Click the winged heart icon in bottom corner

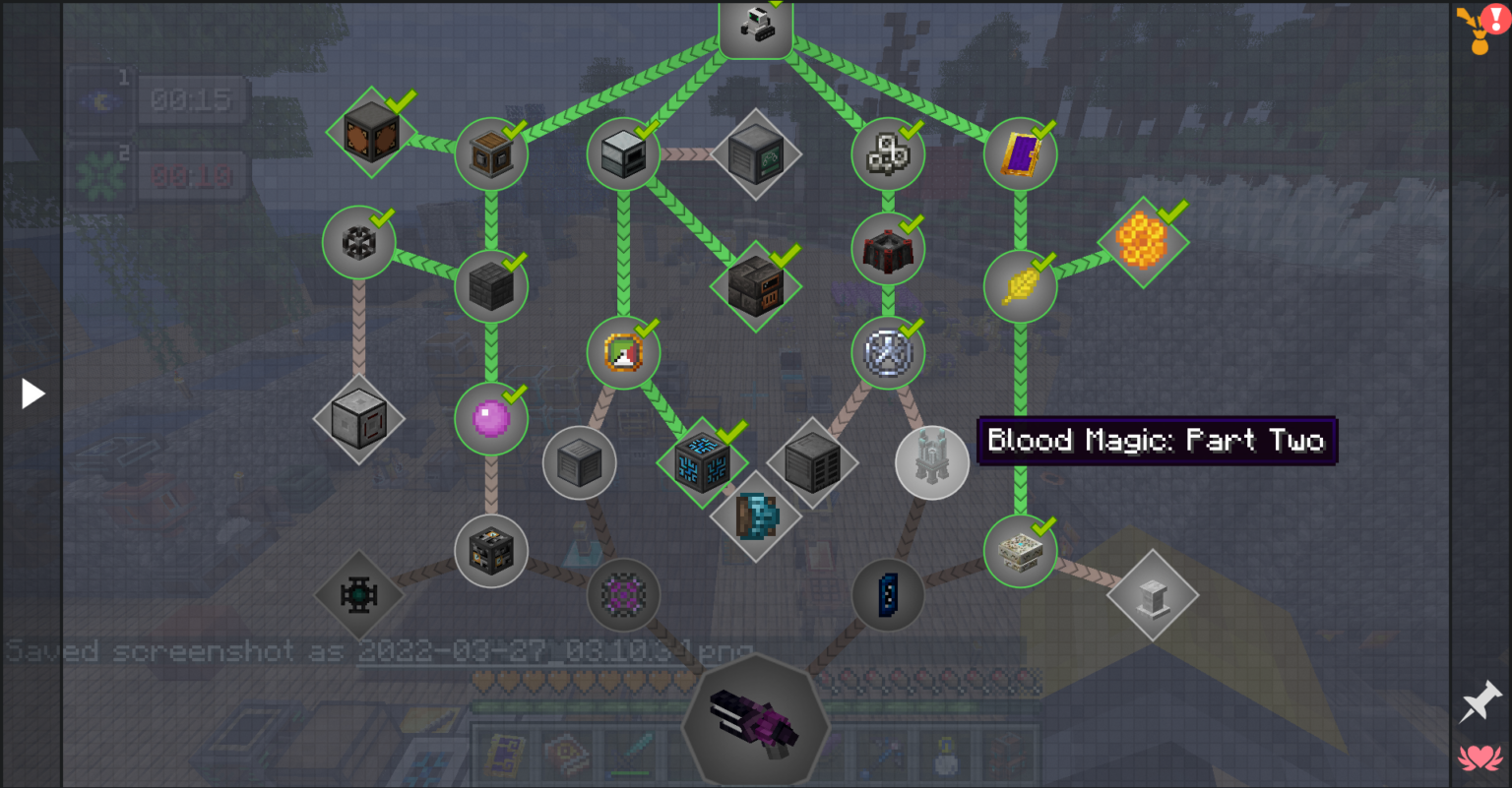[x=1481, y=758]
